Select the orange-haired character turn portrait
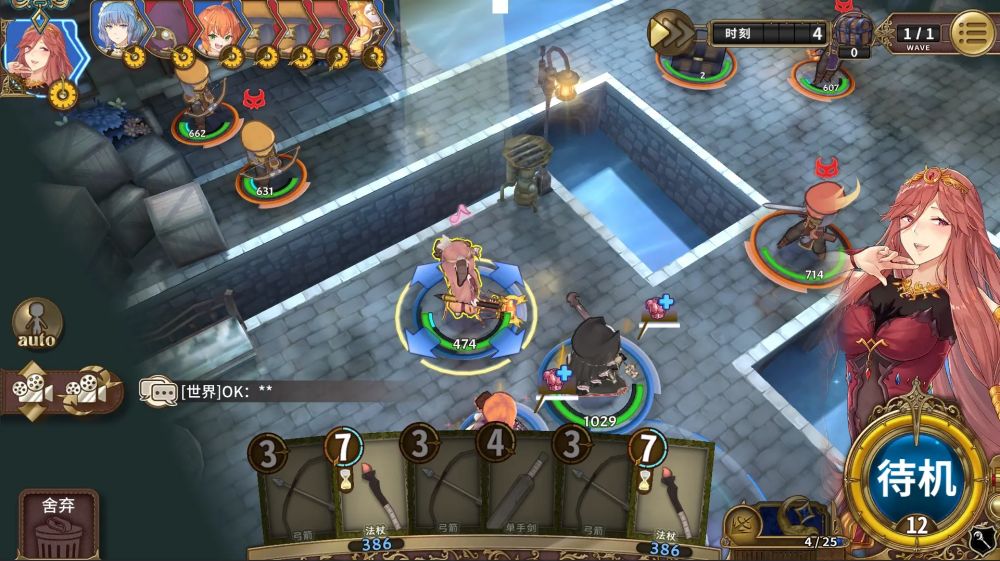1000x561 pixels. (216, 28)
